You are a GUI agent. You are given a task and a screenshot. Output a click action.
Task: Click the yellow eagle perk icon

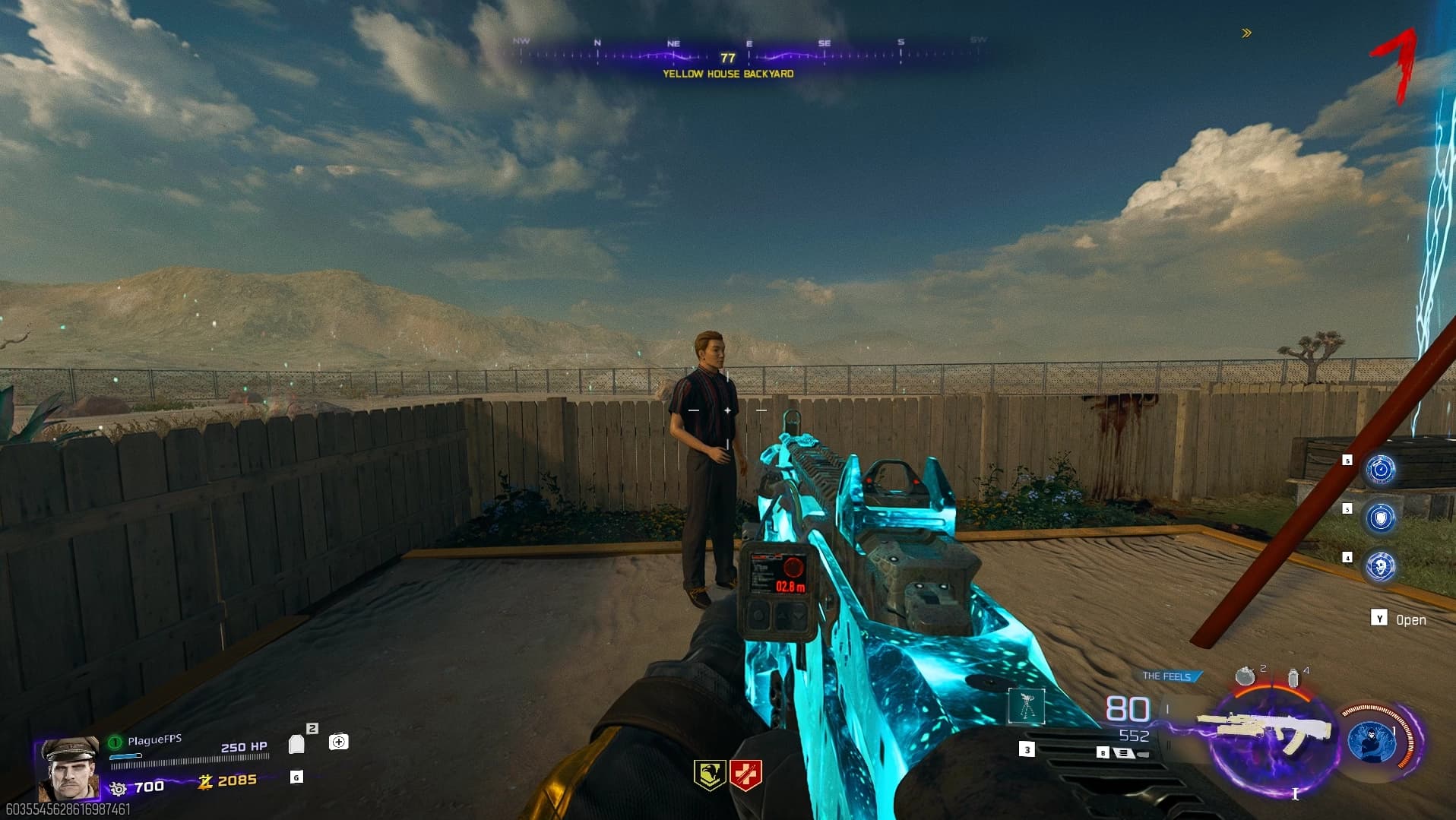point(709,775)
